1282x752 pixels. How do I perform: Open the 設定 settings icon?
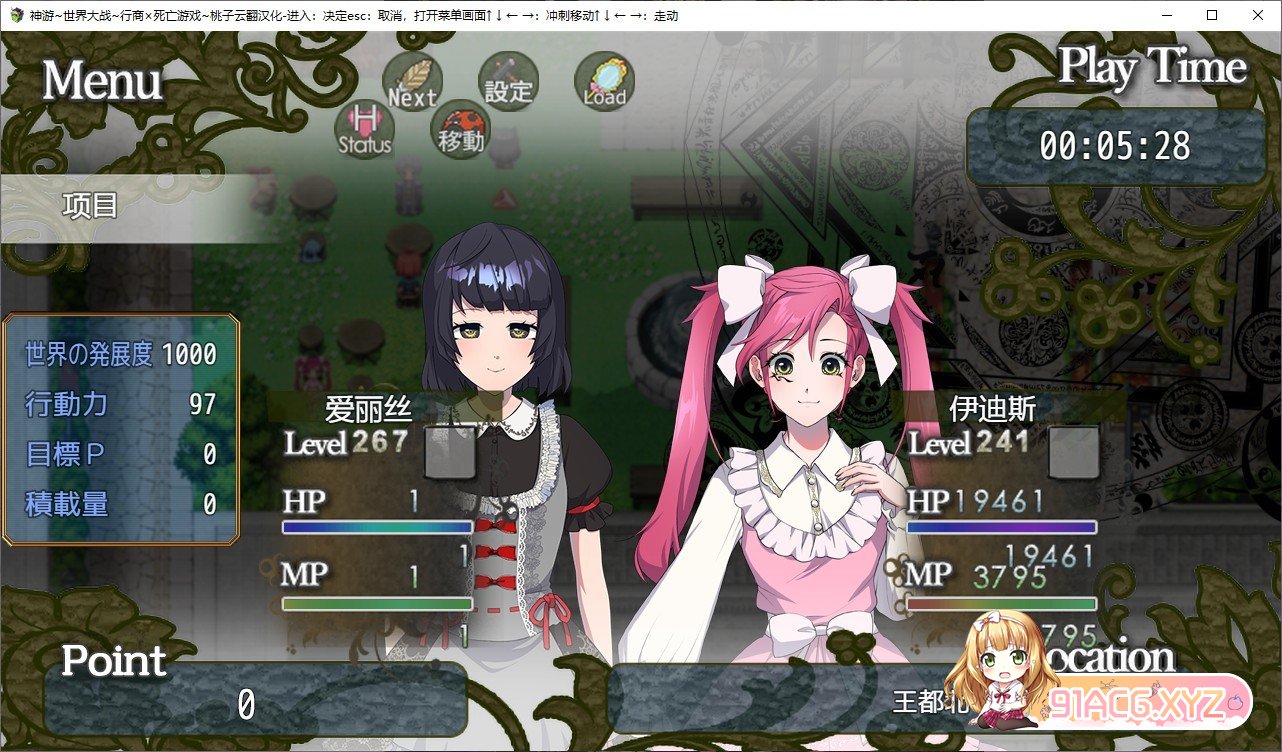pyautogui.click(x=508, y=82)
